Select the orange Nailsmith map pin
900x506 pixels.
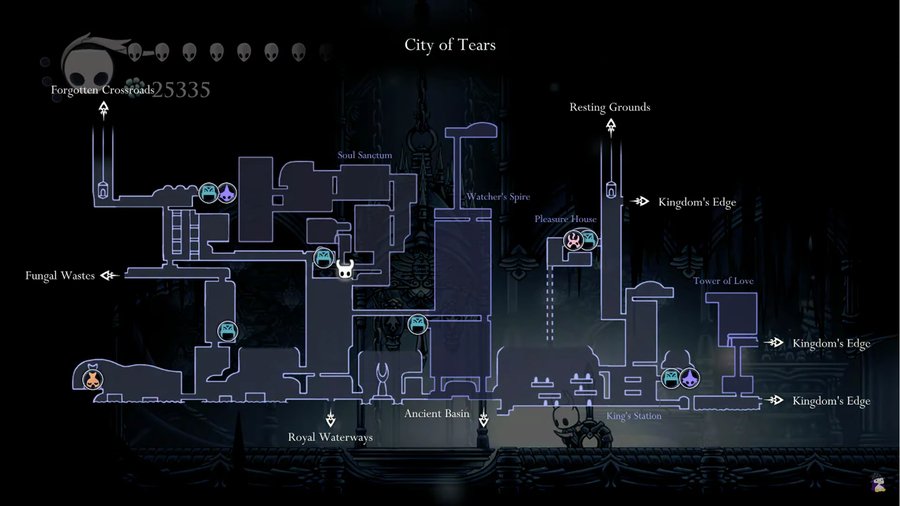pyautogui.click(x=92, y=377)
